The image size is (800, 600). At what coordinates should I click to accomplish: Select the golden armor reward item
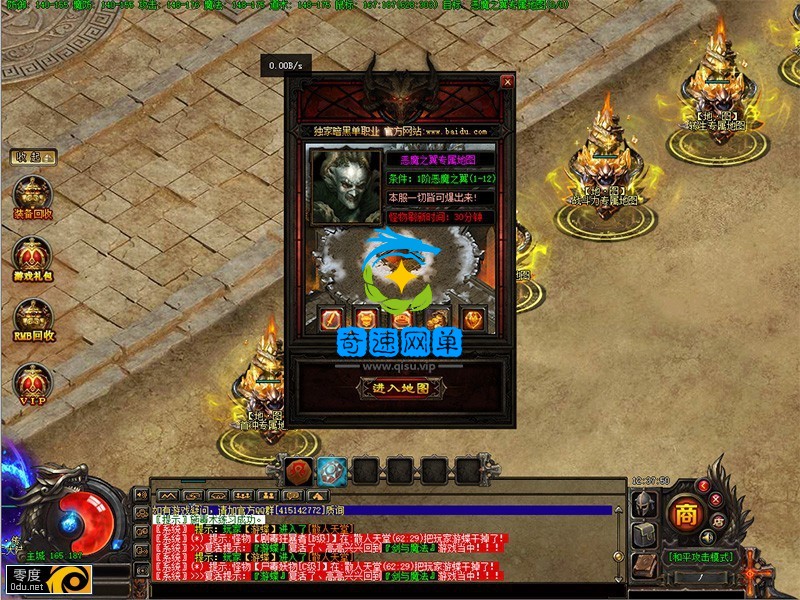365,320
